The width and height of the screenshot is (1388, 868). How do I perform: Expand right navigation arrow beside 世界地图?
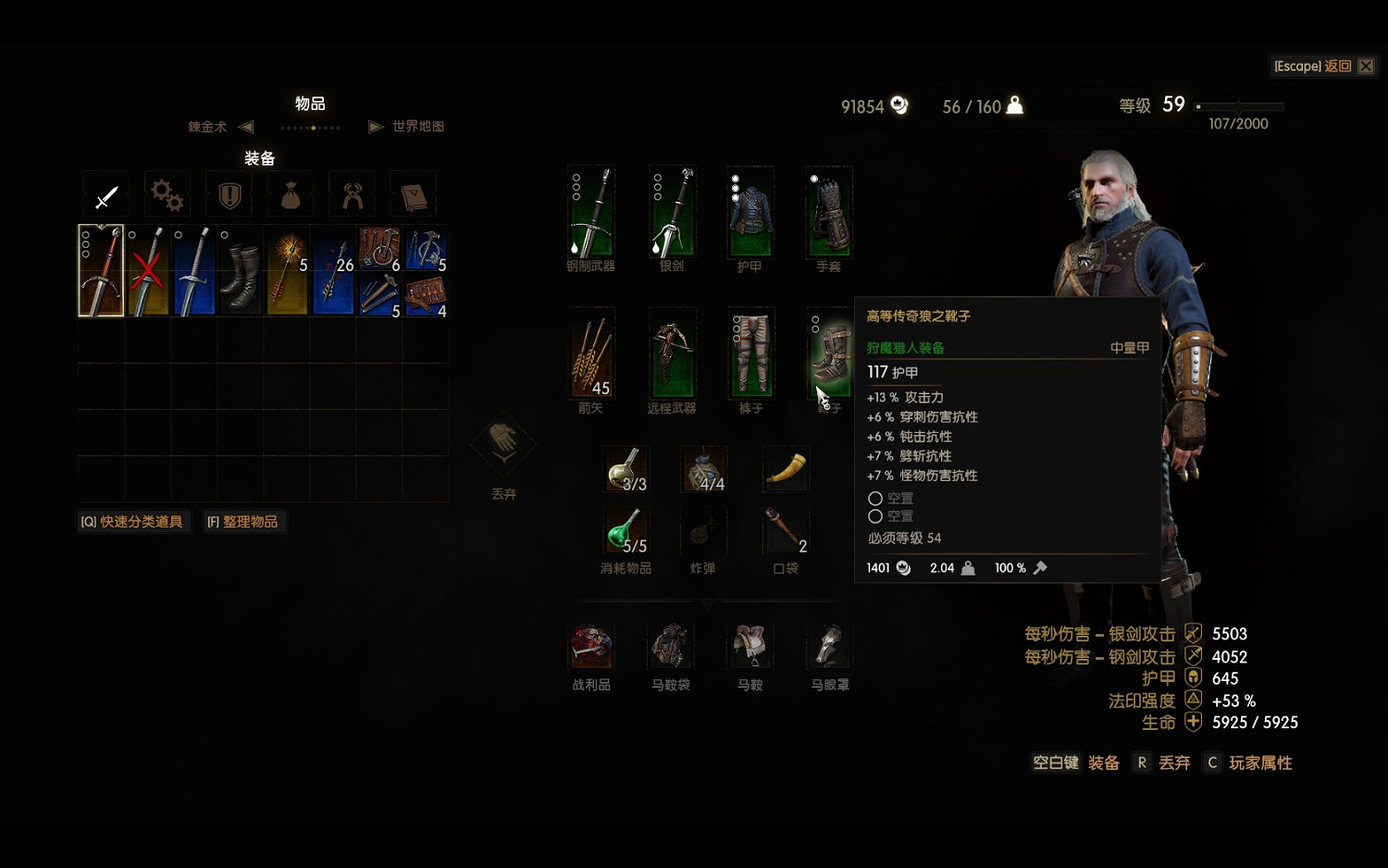tap(375, 127)
